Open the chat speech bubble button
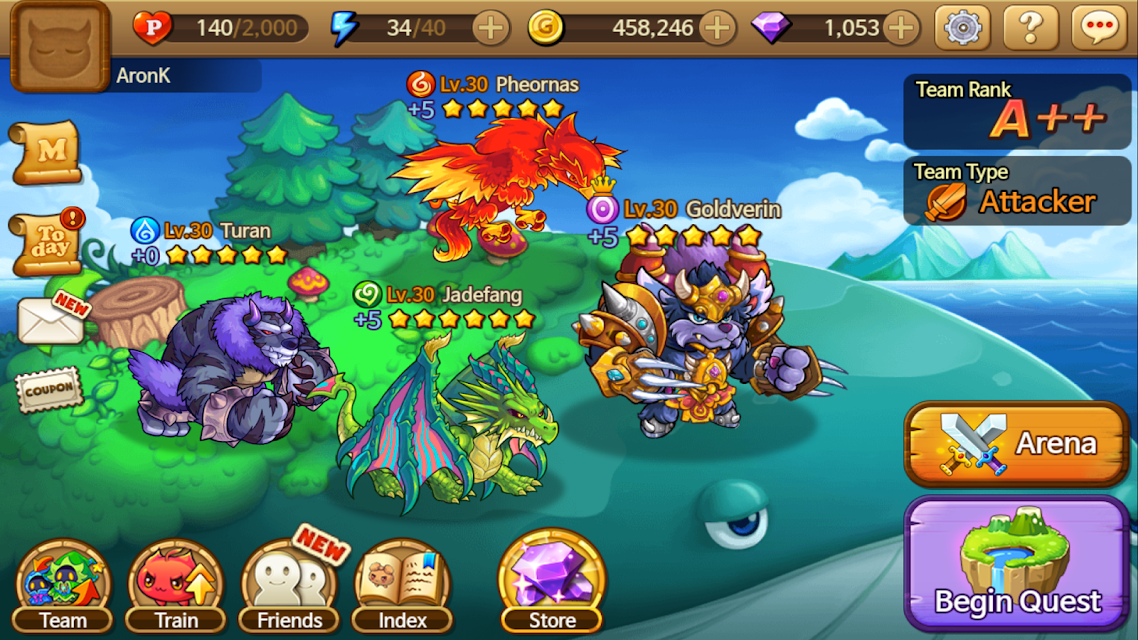Viewport: 1138px width, 640px height. [1099, 28]
